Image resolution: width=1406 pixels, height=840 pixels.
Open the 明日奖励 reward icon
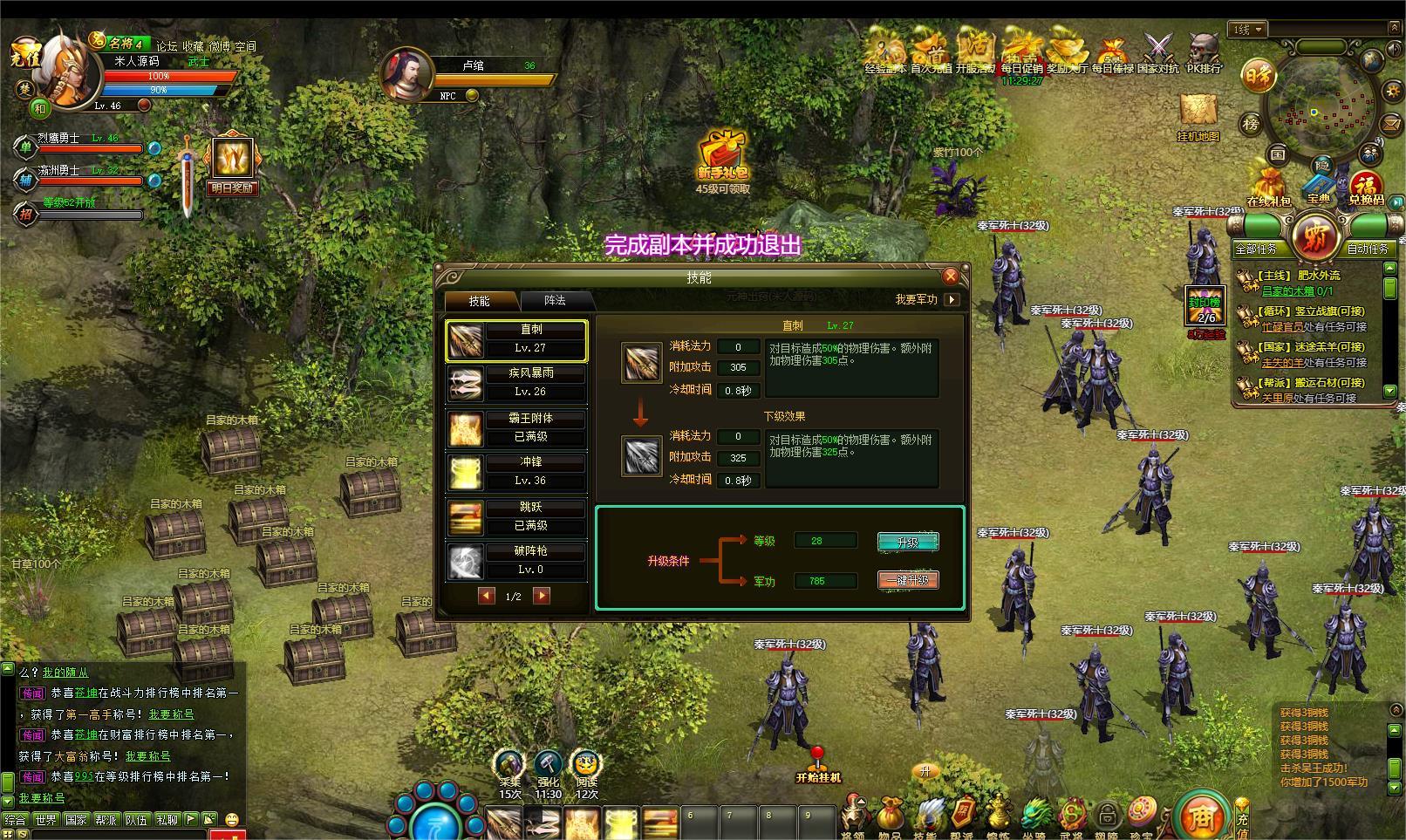(232, 163)
